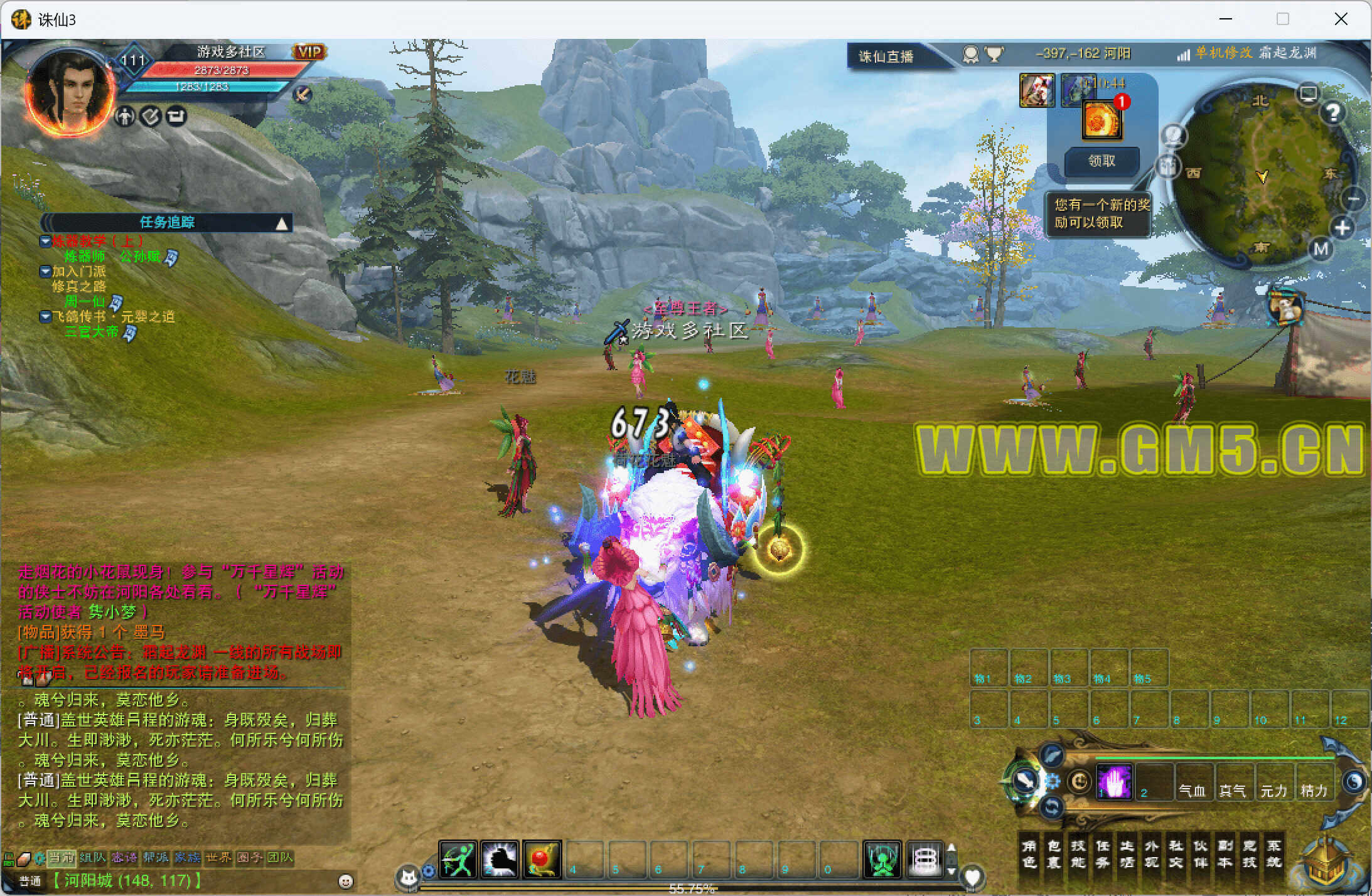Open the chat emoji smiley picker
The image size is (1372, 896).
pos(345,881)
